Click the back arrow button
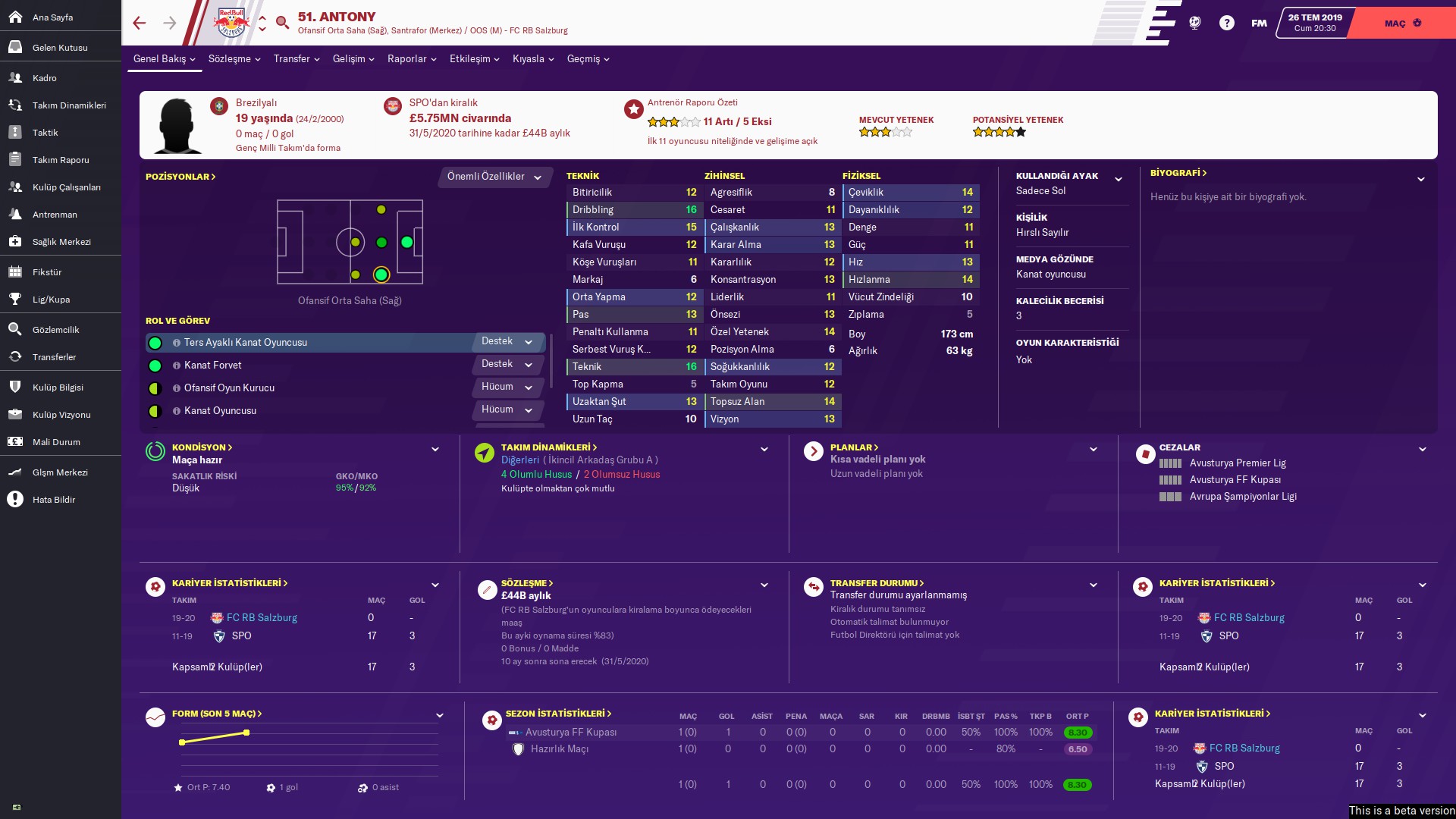Image resolution: width=1456 pixels, height=819 pixels. point(139,23)
